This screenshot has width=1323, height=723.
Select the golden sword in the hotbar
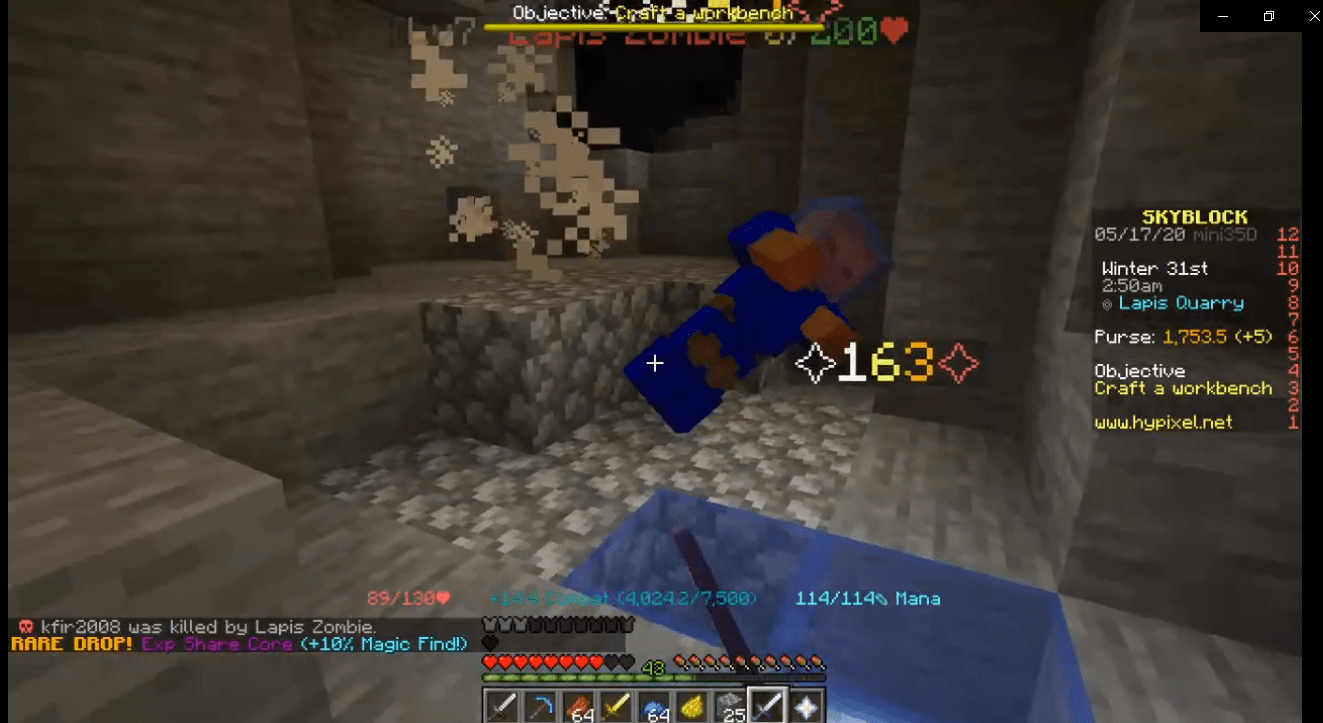(615, 705)
